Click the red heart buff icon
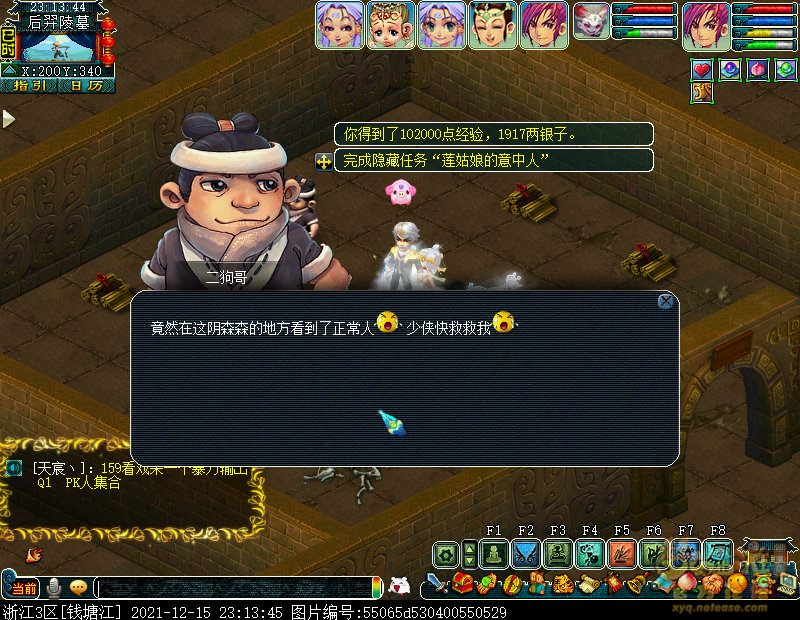 click(x=702, y=70)
